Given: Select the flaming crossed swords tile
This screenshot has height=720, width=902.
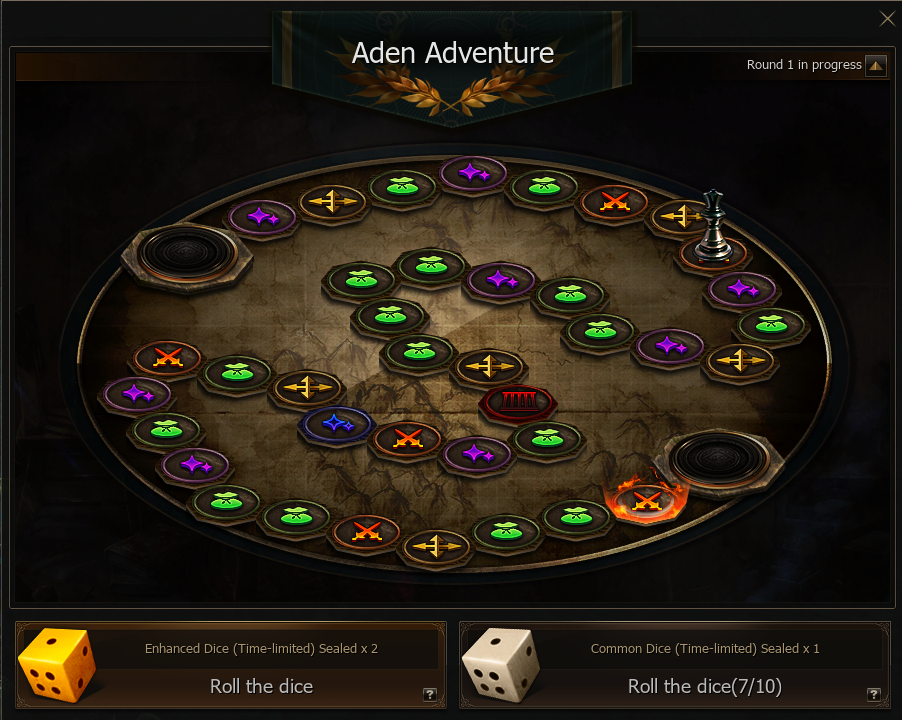Looking at the screenshot, I should pyautogui.click(x=646, y=498).
